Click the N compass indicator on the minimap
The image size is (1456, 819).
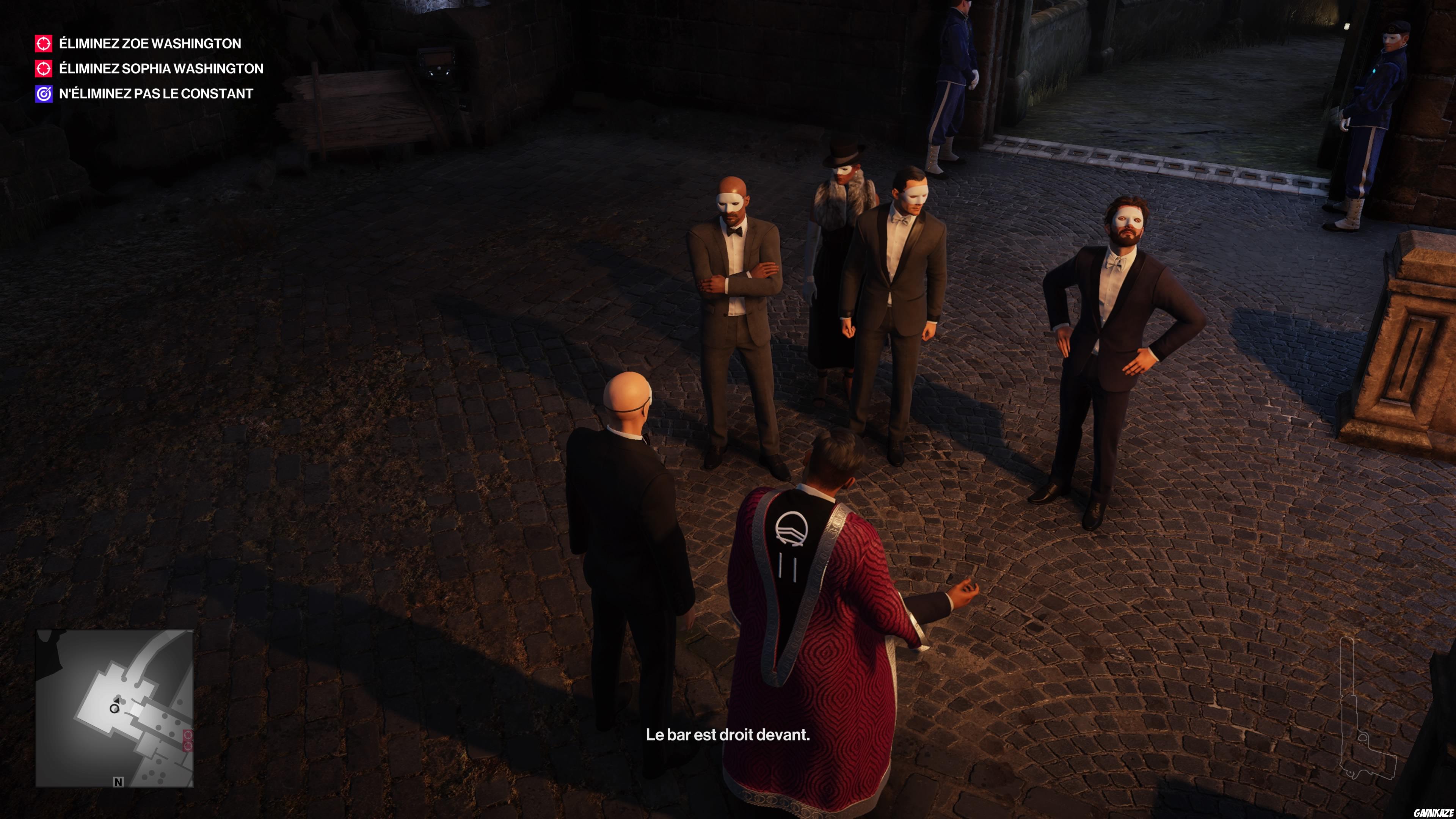click(x=118, y=782)
